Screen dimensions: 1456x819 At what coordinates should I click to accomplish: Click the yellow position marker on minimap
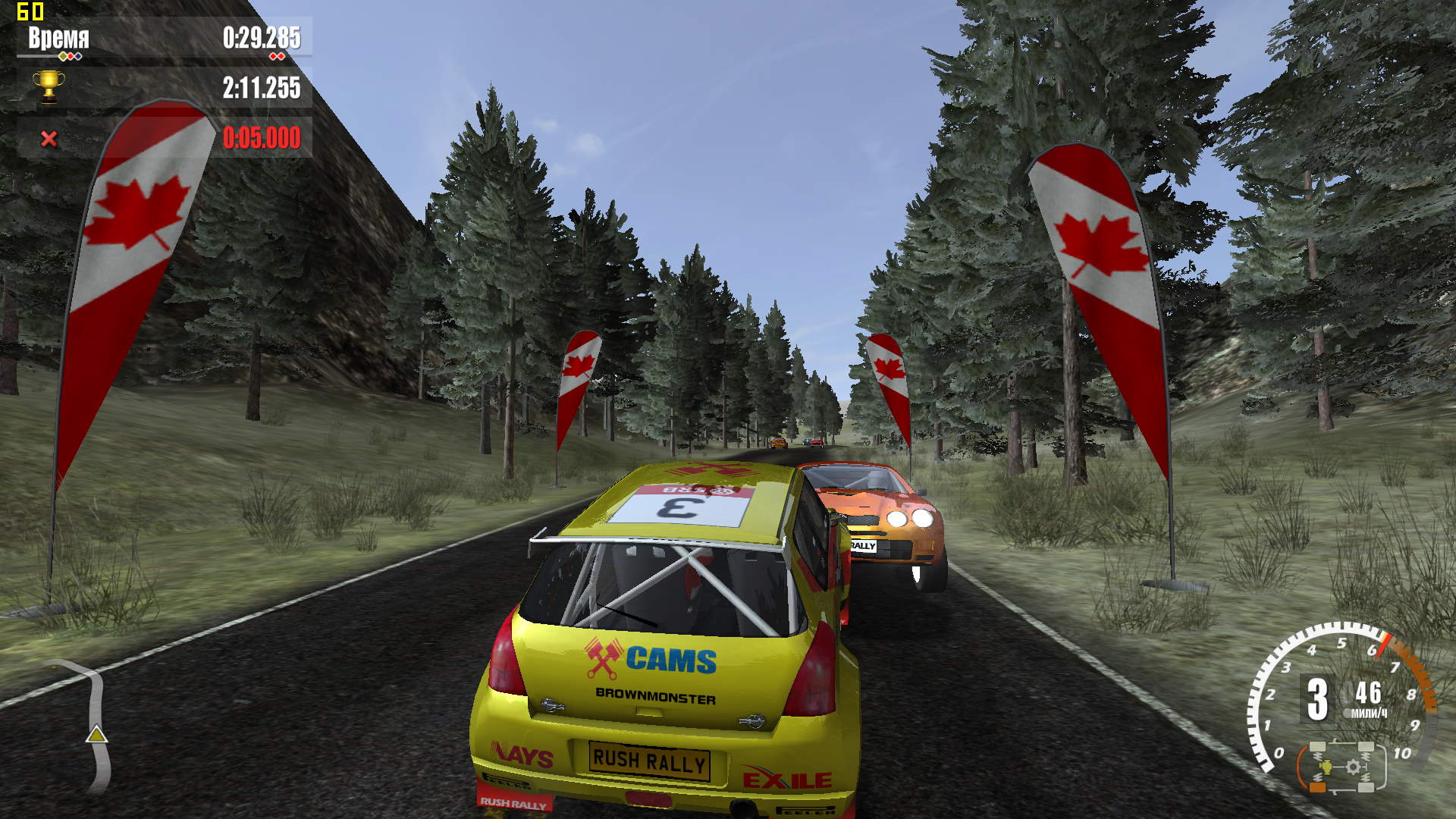tap(96, 734)
